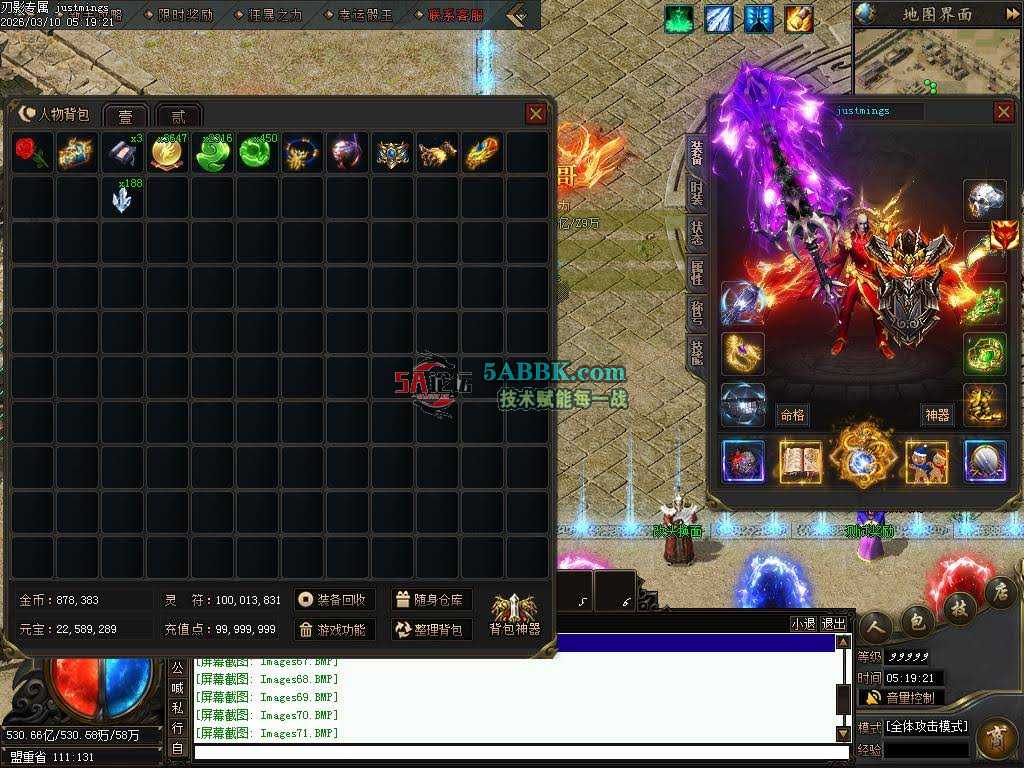Switch to bag tab 贰
This screenshot has width=1024, height=768.
pyautogui.click(x=178, y=116)
